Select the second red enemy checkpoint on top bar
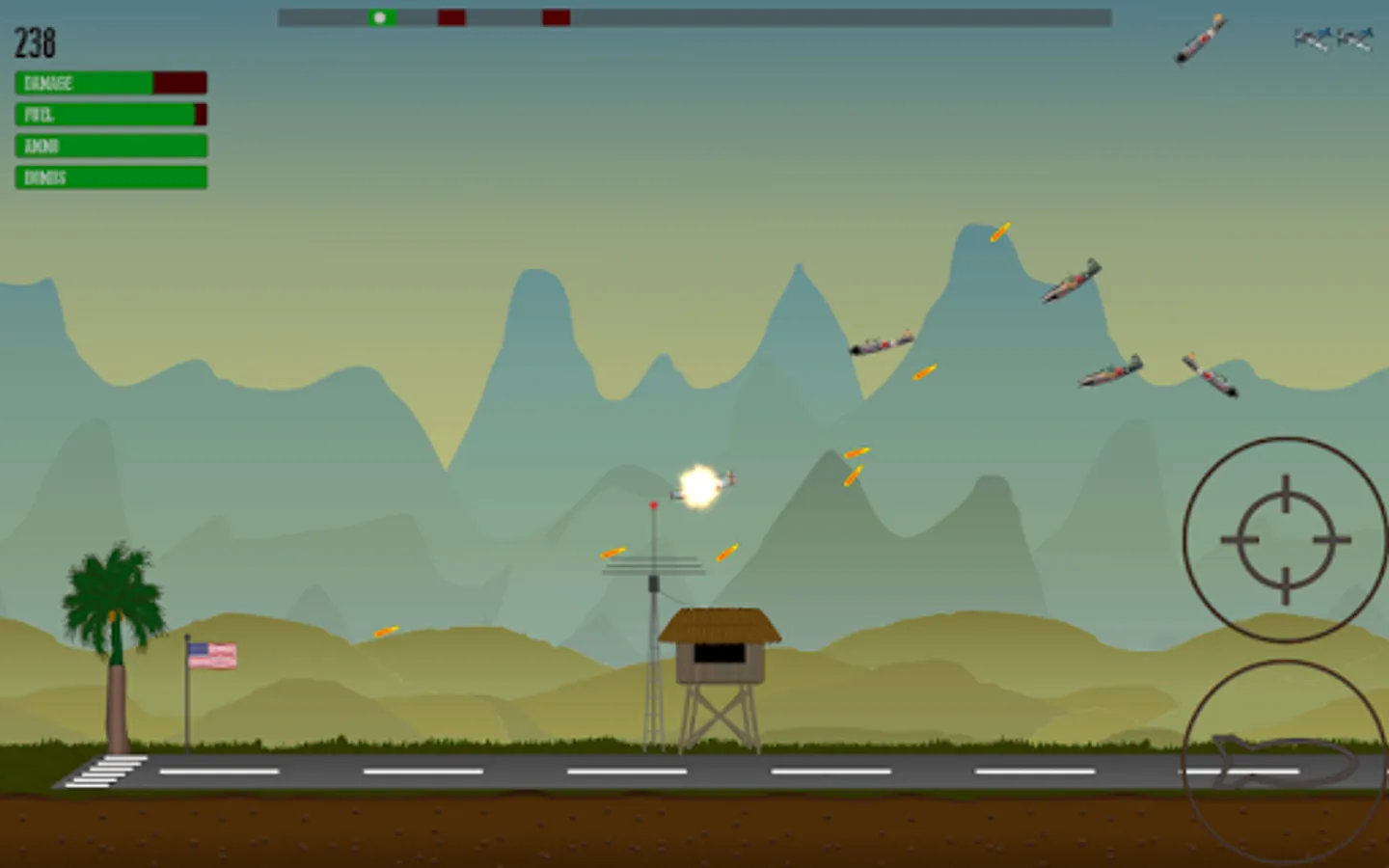Viewport: 1389px width, 868px height. [555, 16]
